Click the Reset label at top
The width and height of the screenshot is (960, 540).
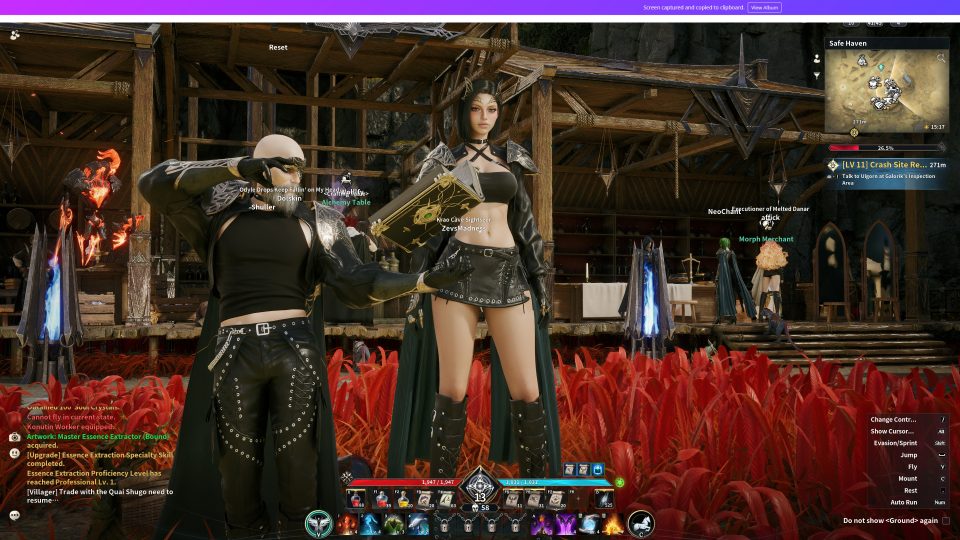coord(278,47)
